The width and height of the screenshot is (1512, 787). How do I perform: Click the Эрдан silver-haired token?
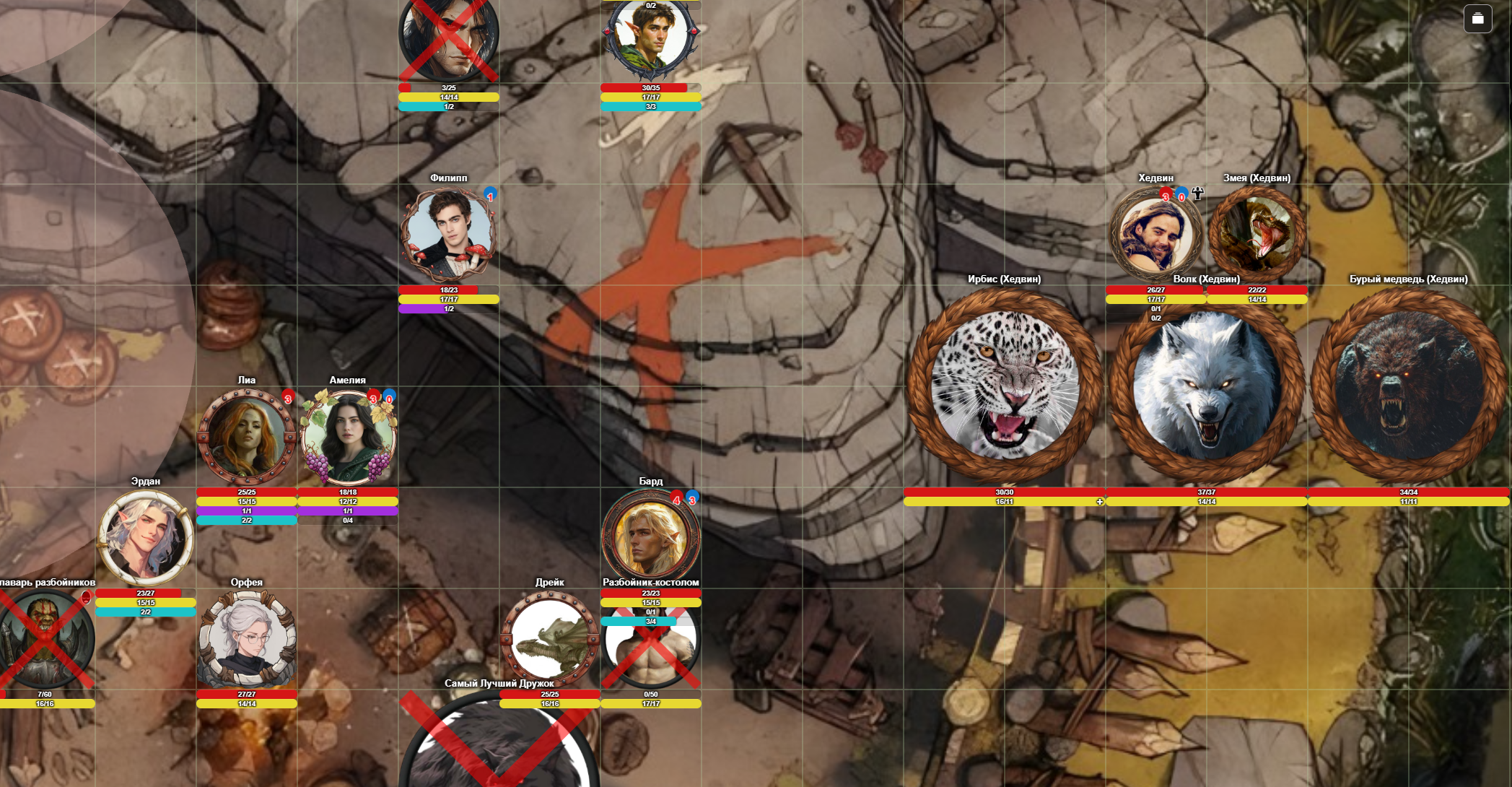[146, 538]
